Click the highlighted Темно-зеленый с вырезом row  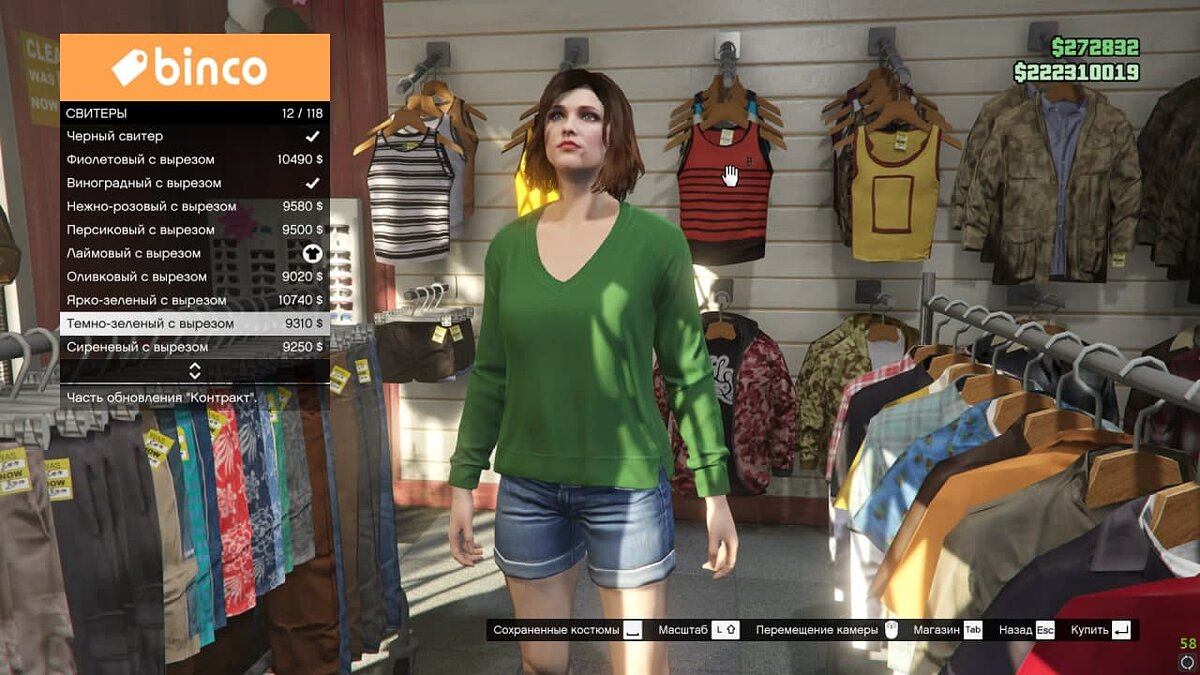194,324
